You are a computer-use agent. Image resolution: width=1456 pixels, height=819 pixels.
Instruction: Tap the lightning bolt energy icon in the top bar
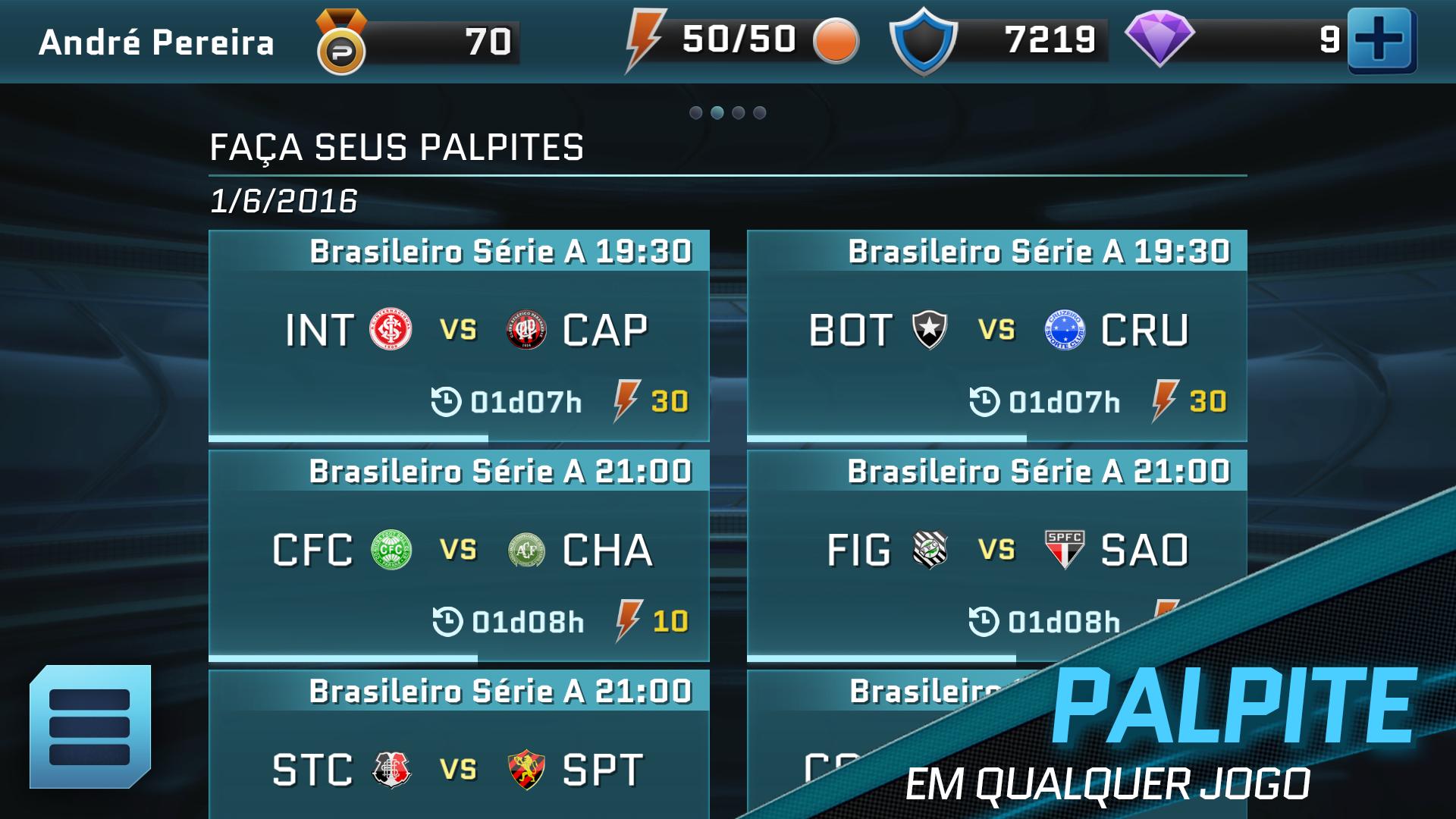pos(644,40)
